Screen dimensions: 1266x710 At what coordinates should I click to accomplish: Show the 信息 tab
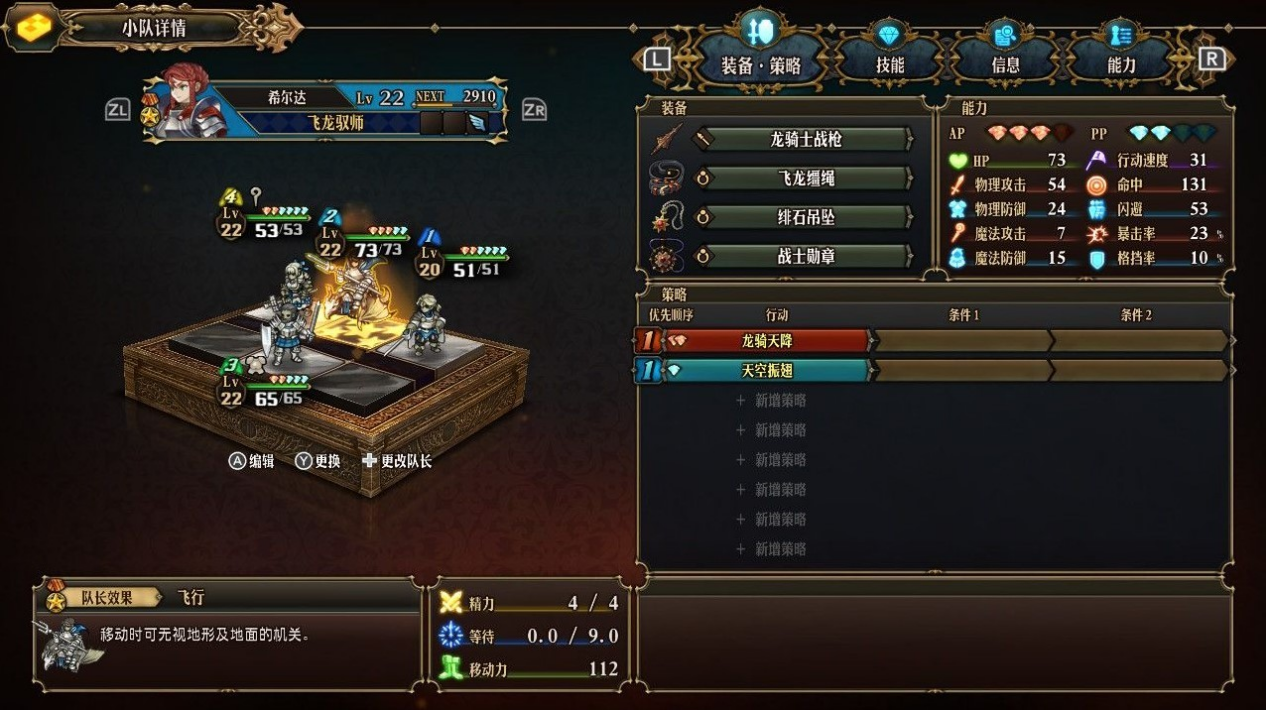pos(1005,63)
